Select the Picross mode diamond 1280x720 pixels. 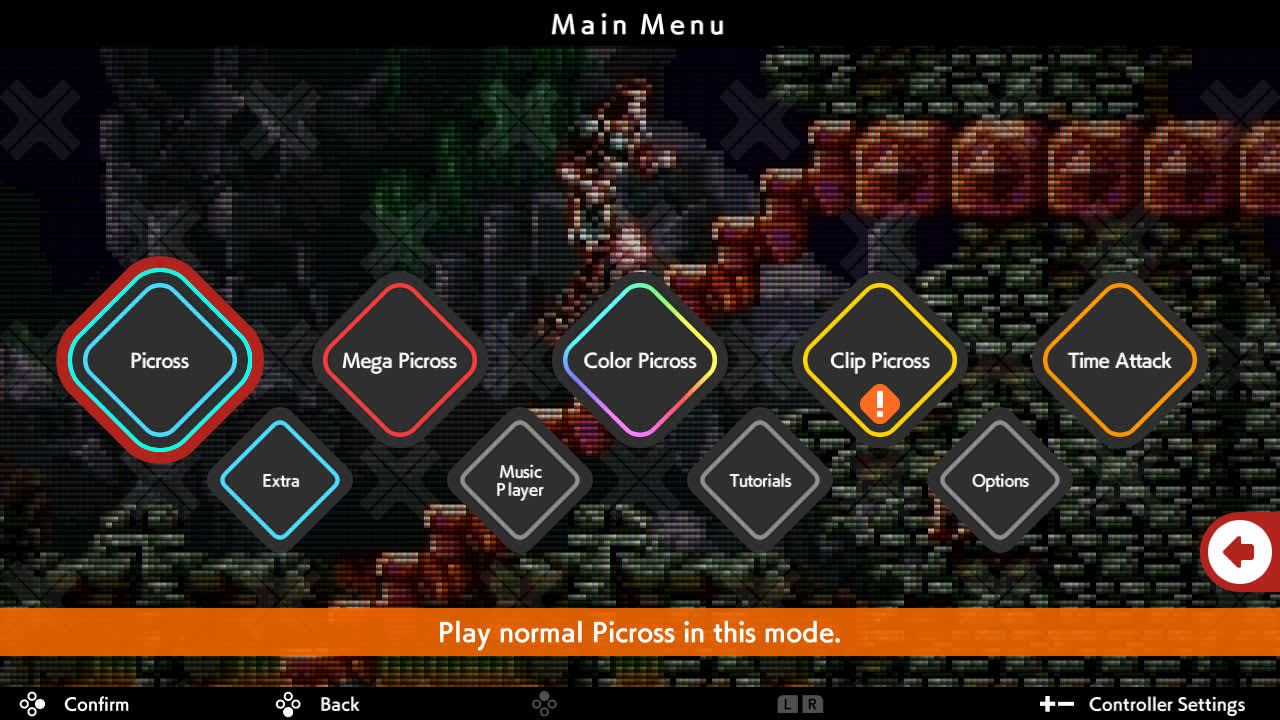pos(160,361)
